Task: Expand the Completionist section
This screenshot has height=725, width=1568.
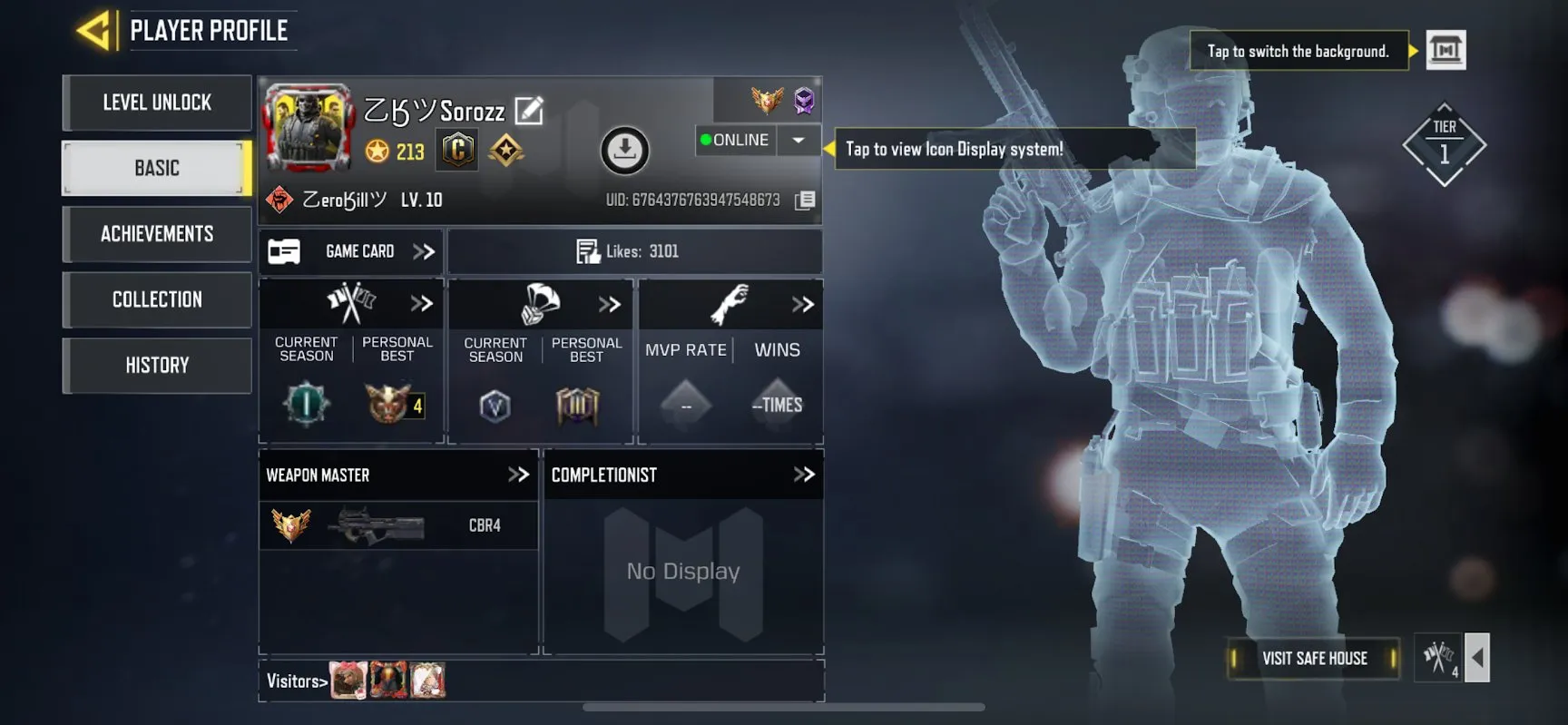Action: pyautogui.click(x=802, y=474)
